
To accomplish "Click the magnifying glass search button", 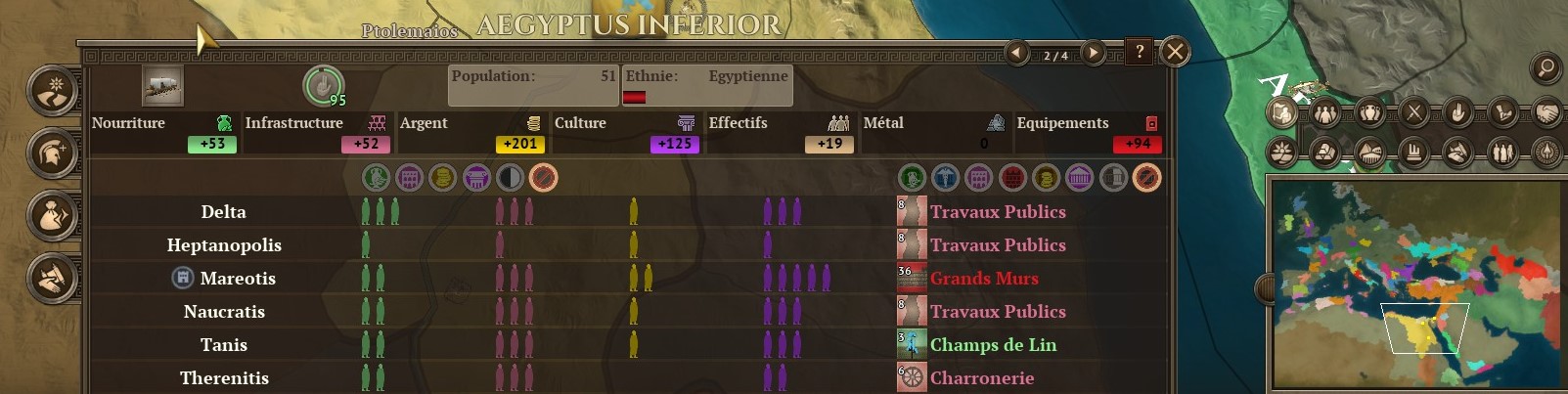I will [x=1546, y=67].
